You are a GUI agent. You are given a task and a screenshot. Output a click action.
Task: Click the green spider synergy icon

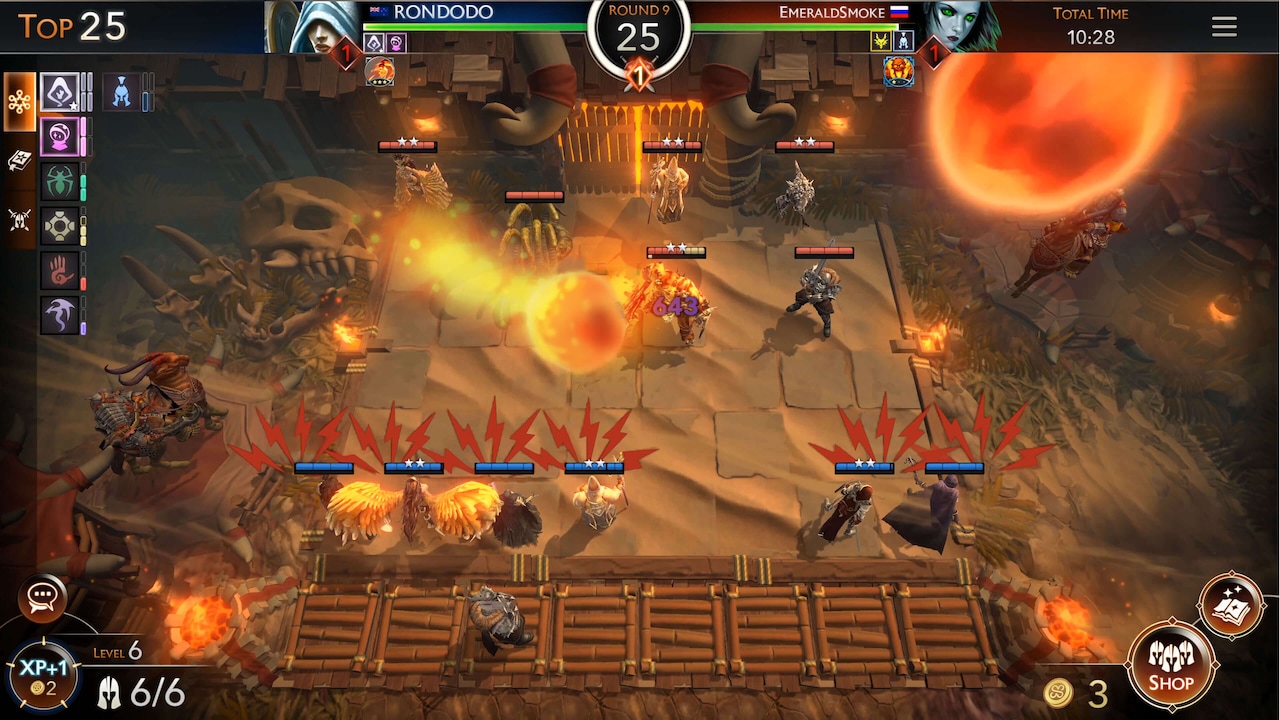[x=60, y=180]
